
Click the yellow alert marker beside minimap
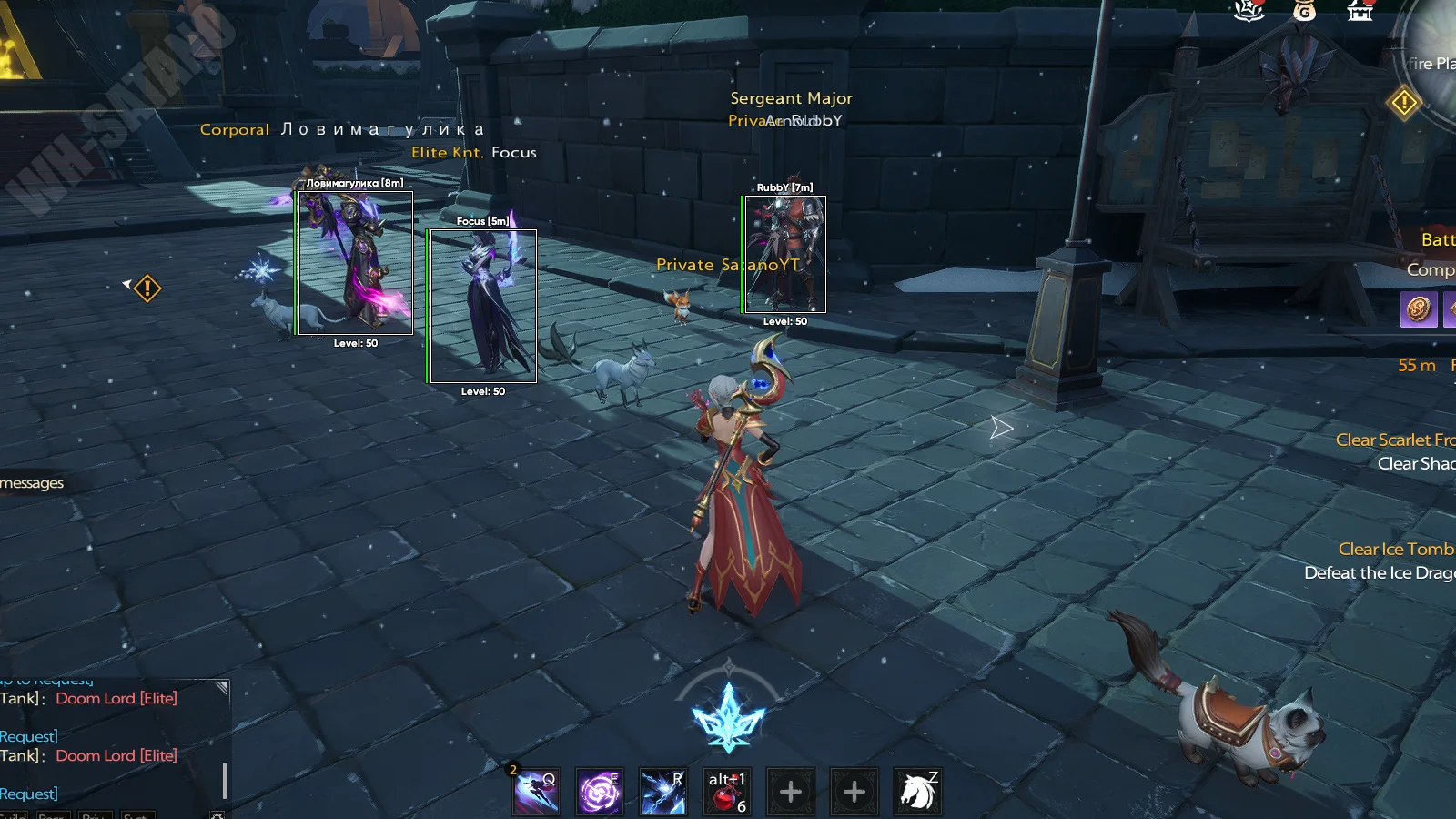click(1404, 102)
